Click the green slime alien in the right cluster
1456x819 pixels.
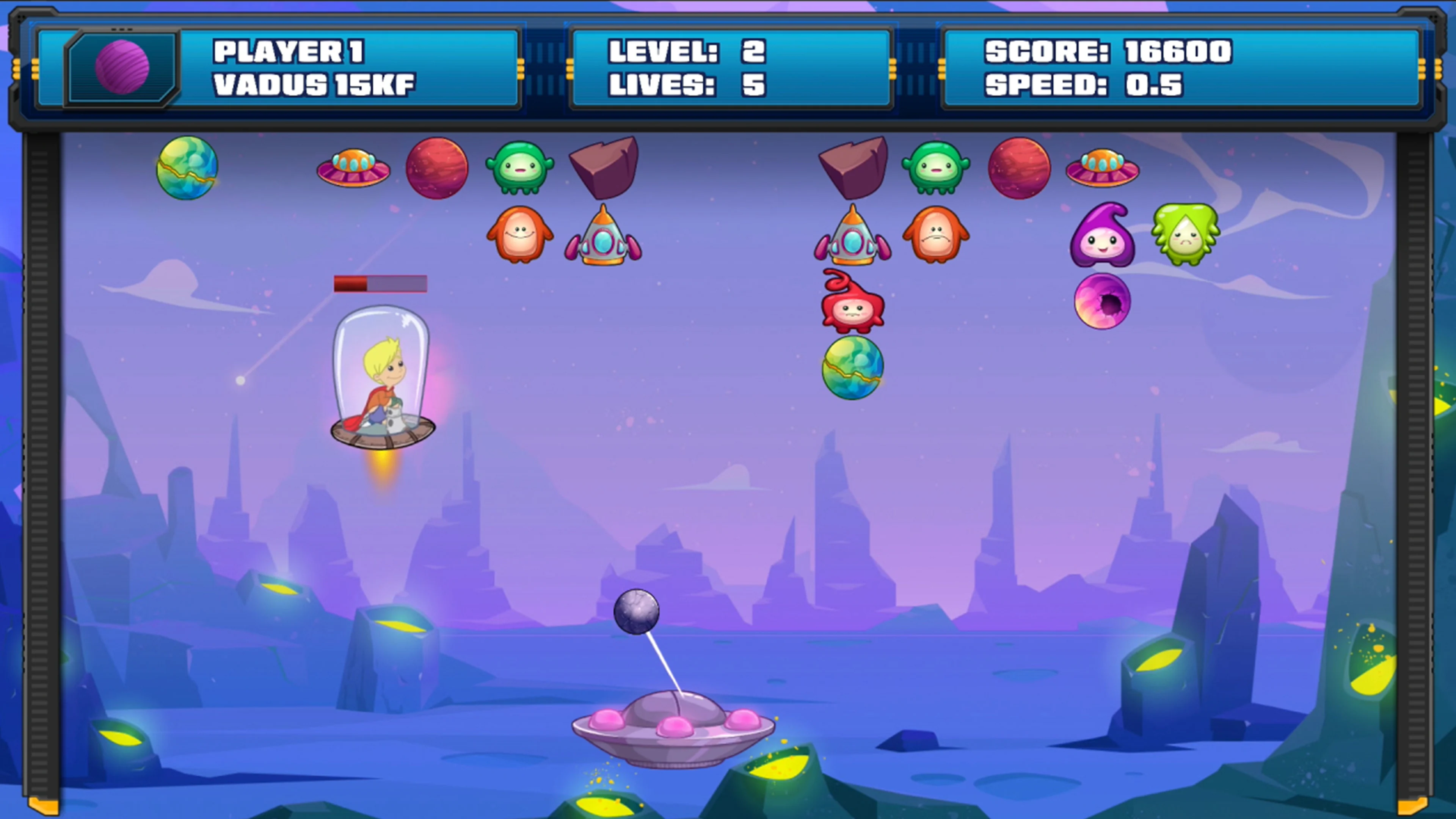coord(1185,235)
